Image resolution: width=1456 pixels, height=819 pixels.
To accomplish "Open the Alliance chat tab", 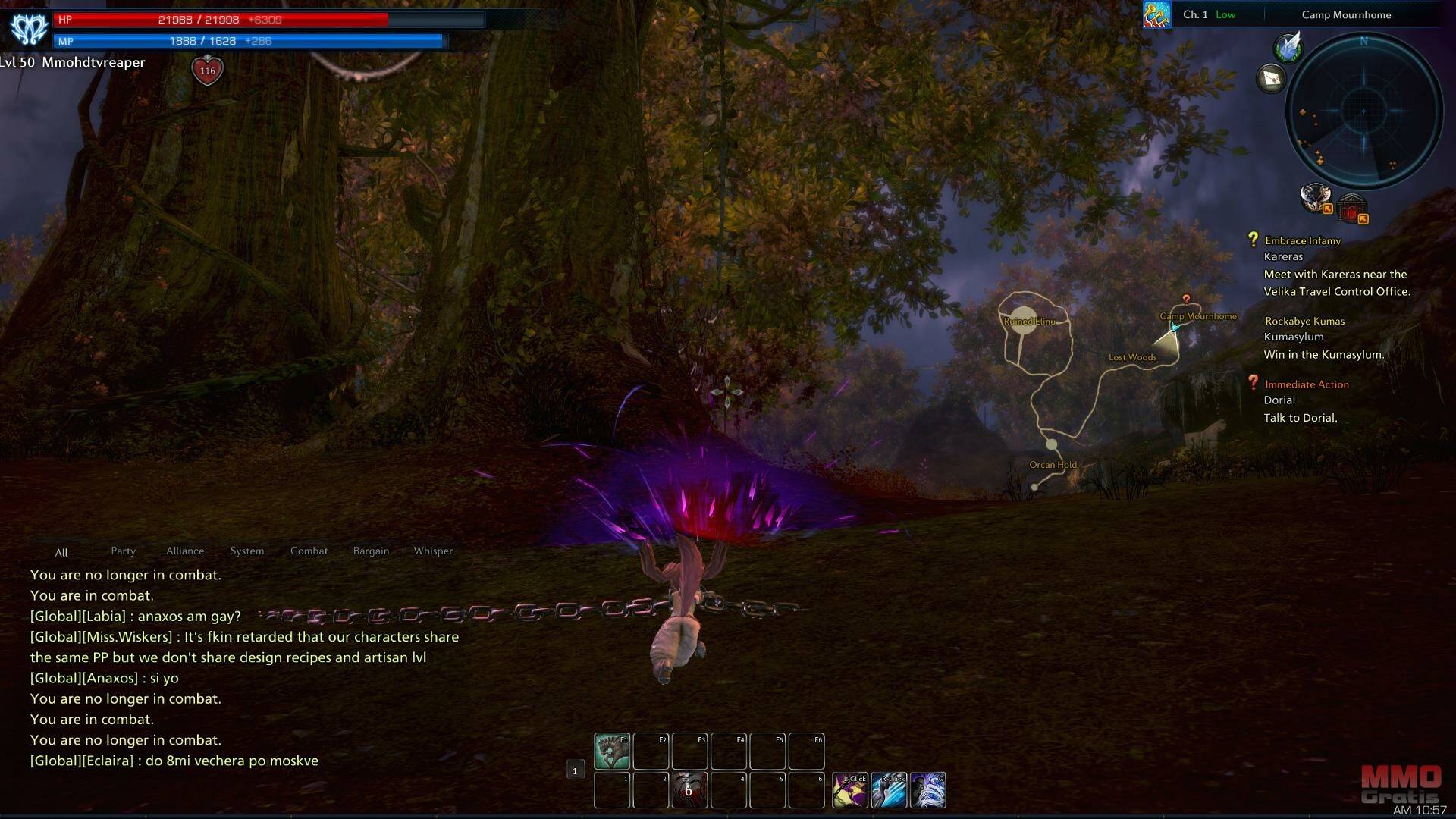I will [185, 551].
